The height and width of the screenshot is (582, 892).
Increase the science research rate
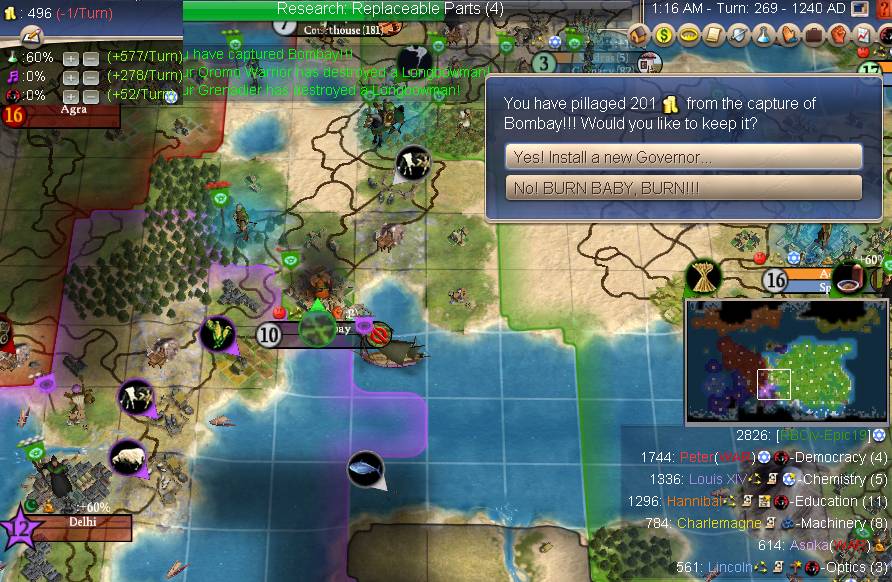[x=71, y=58]
